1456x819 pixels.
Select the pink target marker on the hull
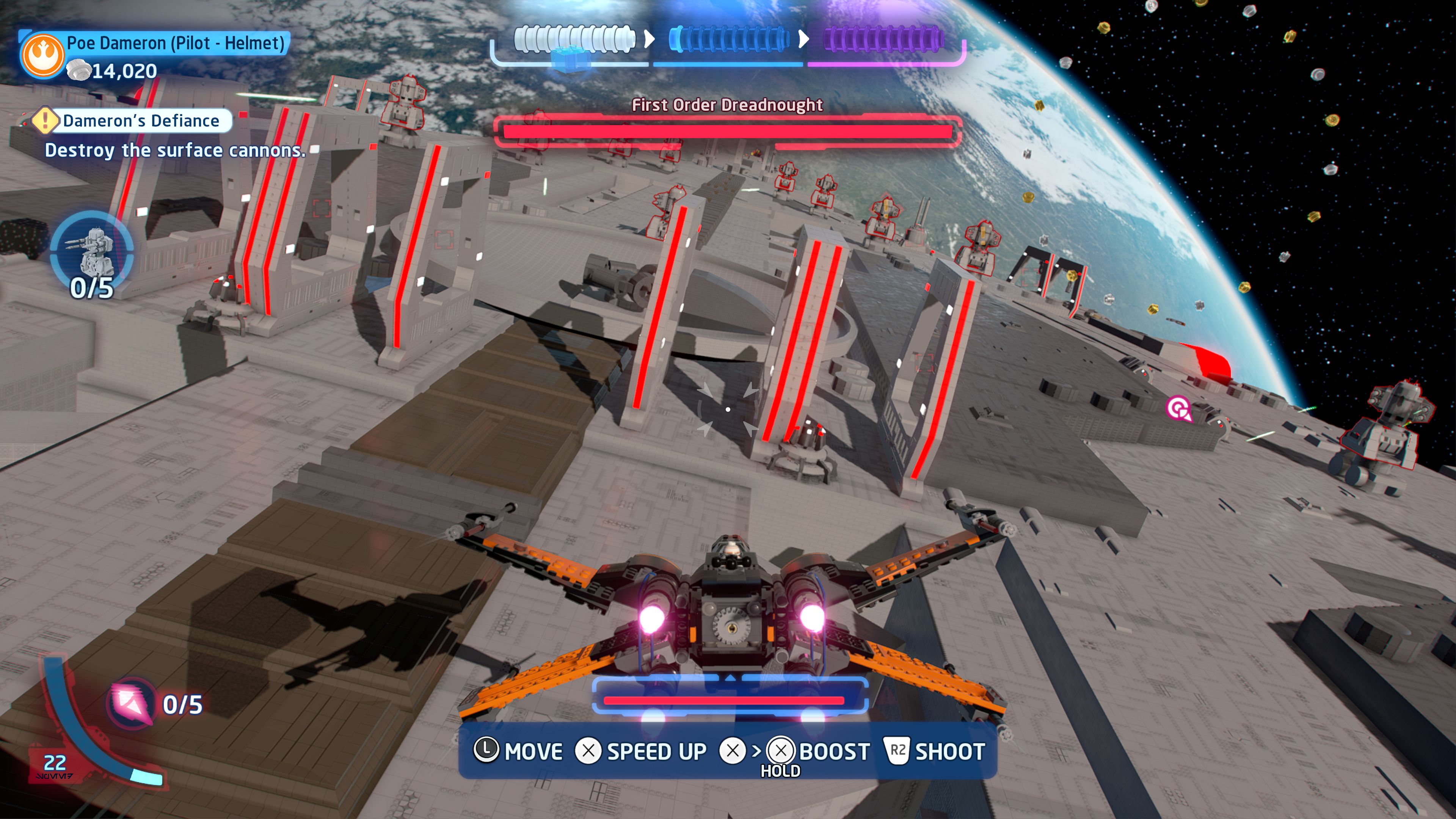pyautogui.click(x=1178, y=408)
